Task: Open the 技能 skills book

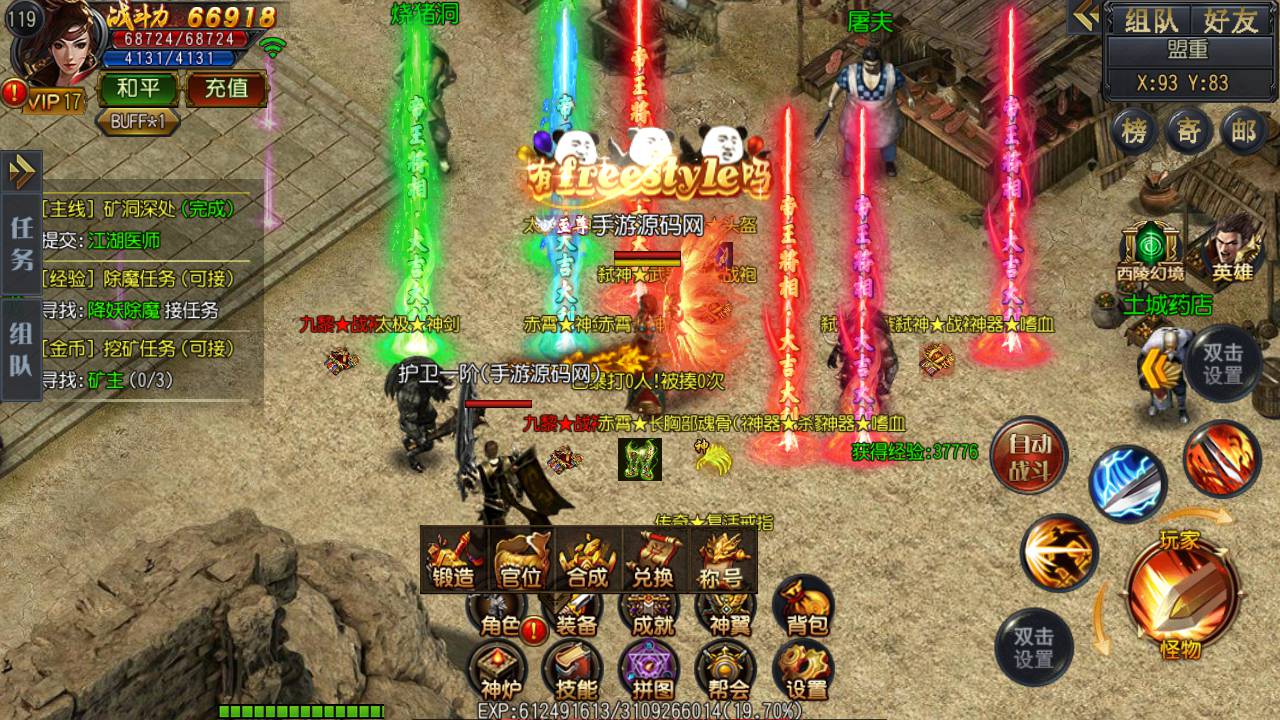Action: [573, 670]
